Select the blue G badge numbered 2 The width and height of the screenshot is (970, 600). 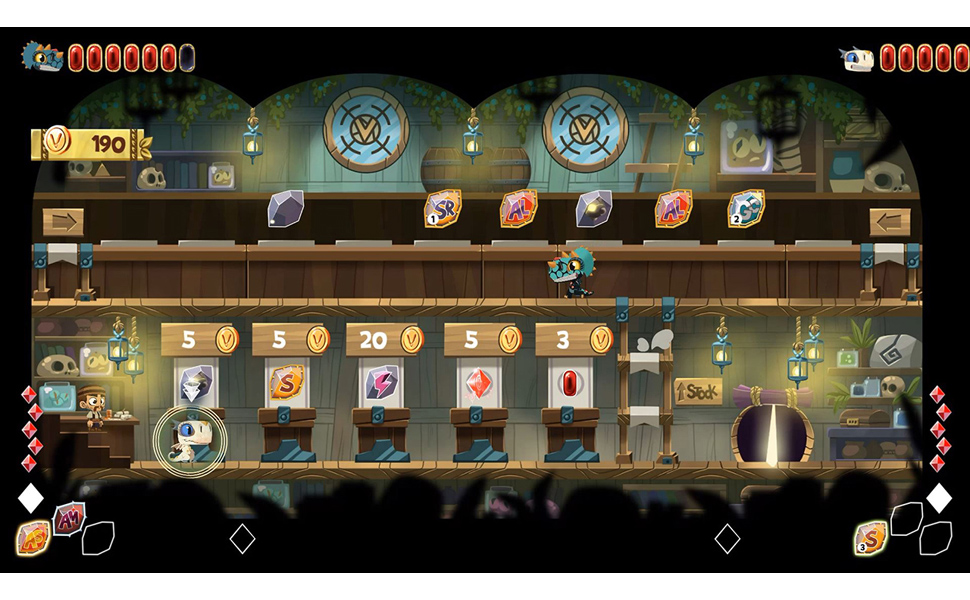pos(745,209)
